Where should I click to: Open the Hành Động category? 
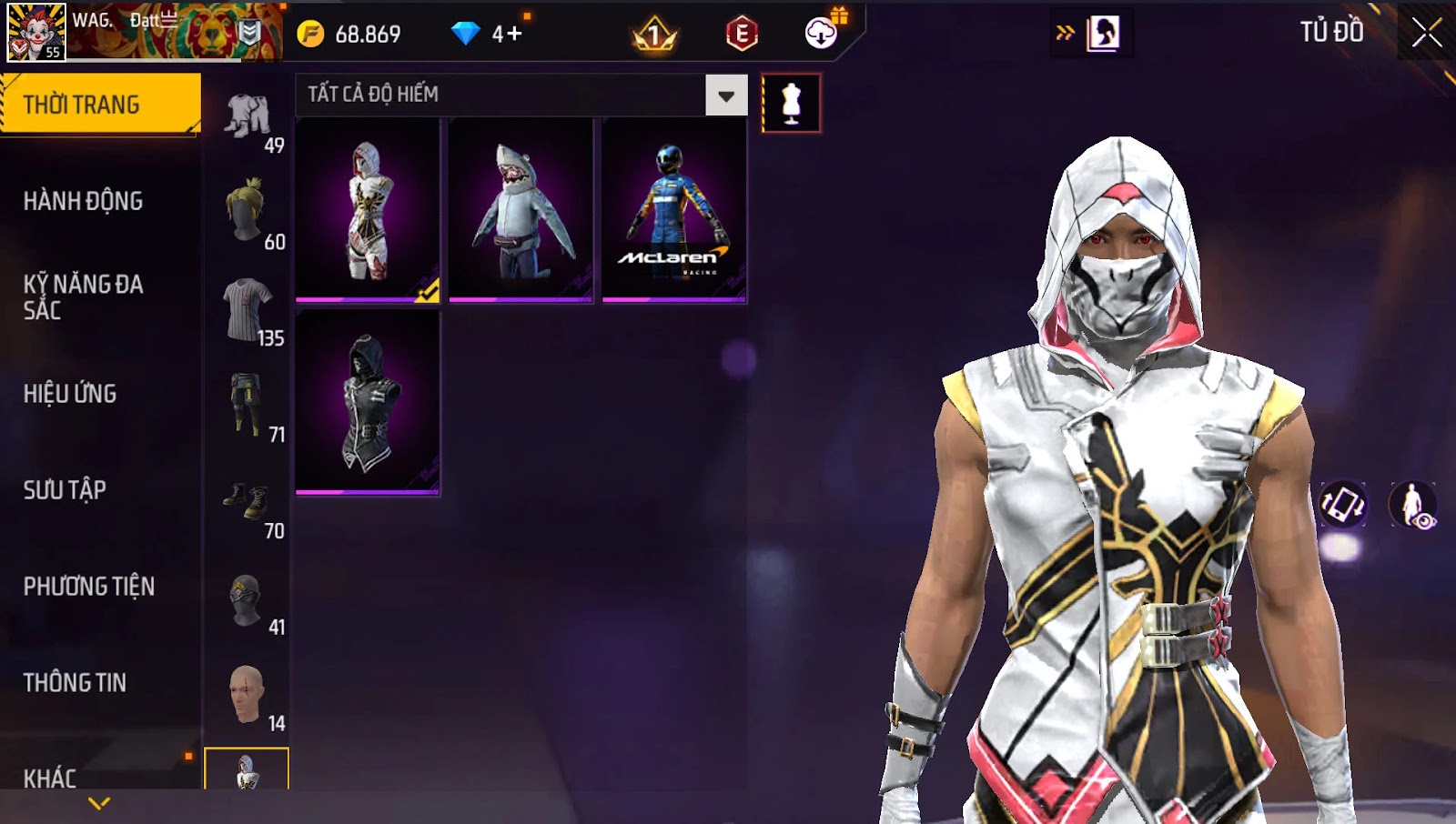[84, 201]
